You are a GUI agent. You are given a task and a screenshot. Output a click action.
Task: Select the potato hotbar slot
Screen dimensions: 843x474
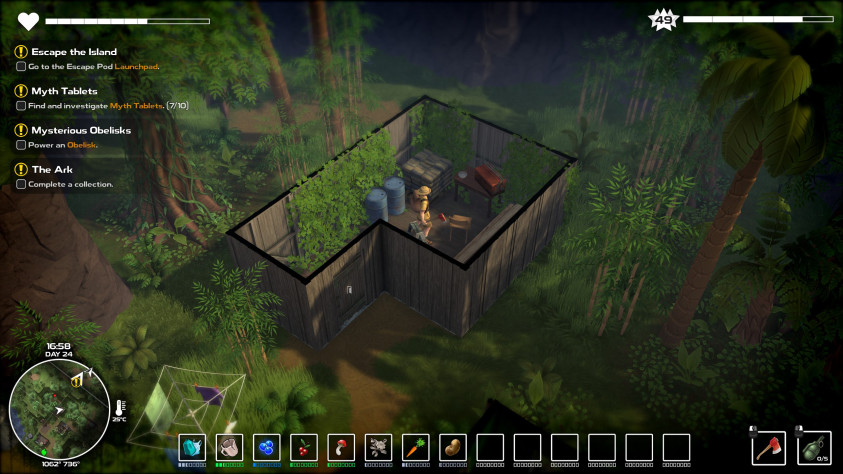click(x=452, y=447)
